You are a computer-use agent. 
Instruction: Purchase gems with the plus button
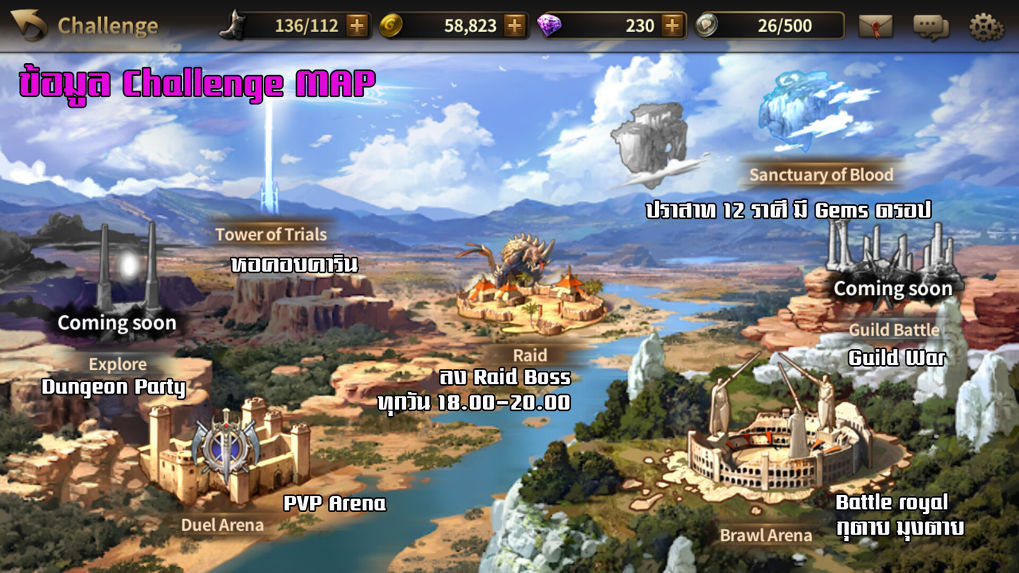click(672, 25)
